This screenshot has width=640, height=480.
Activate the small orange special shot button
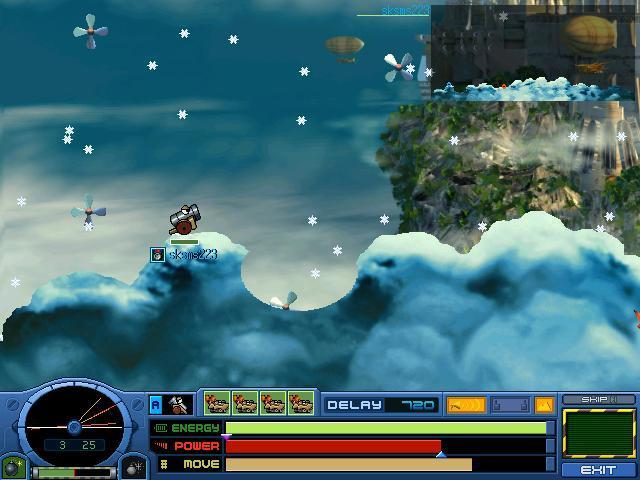(545, 405)
